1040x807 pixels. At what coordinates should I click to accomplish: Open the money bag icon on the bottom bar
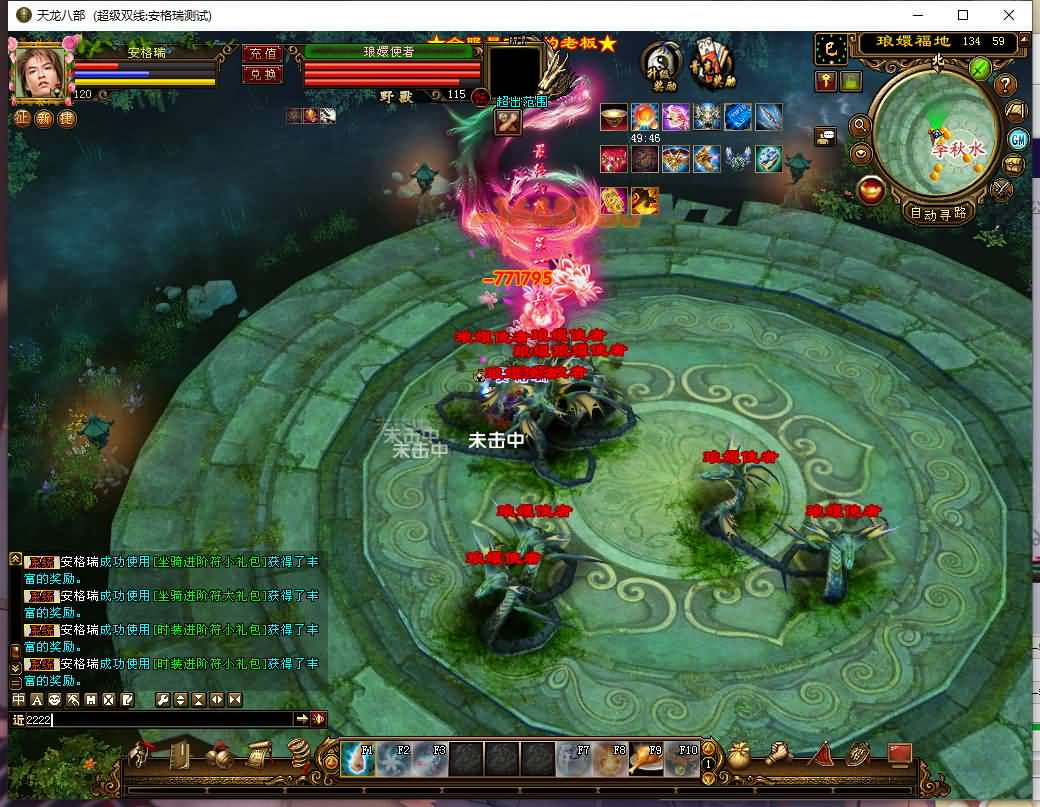740,755
